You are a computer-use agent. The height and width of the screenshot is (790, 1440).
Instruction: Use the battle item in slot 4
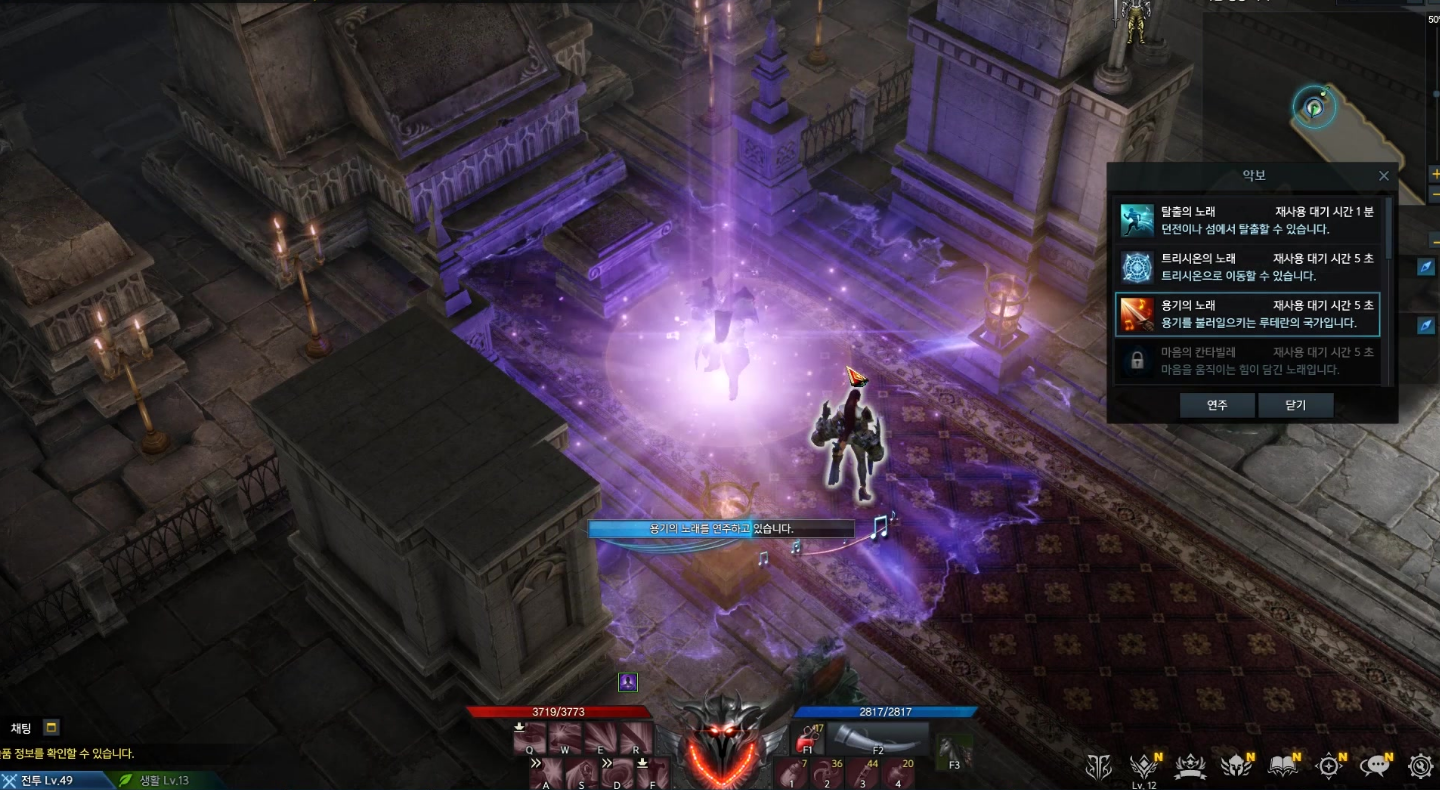pyautogui.click(x=899, y=773)
